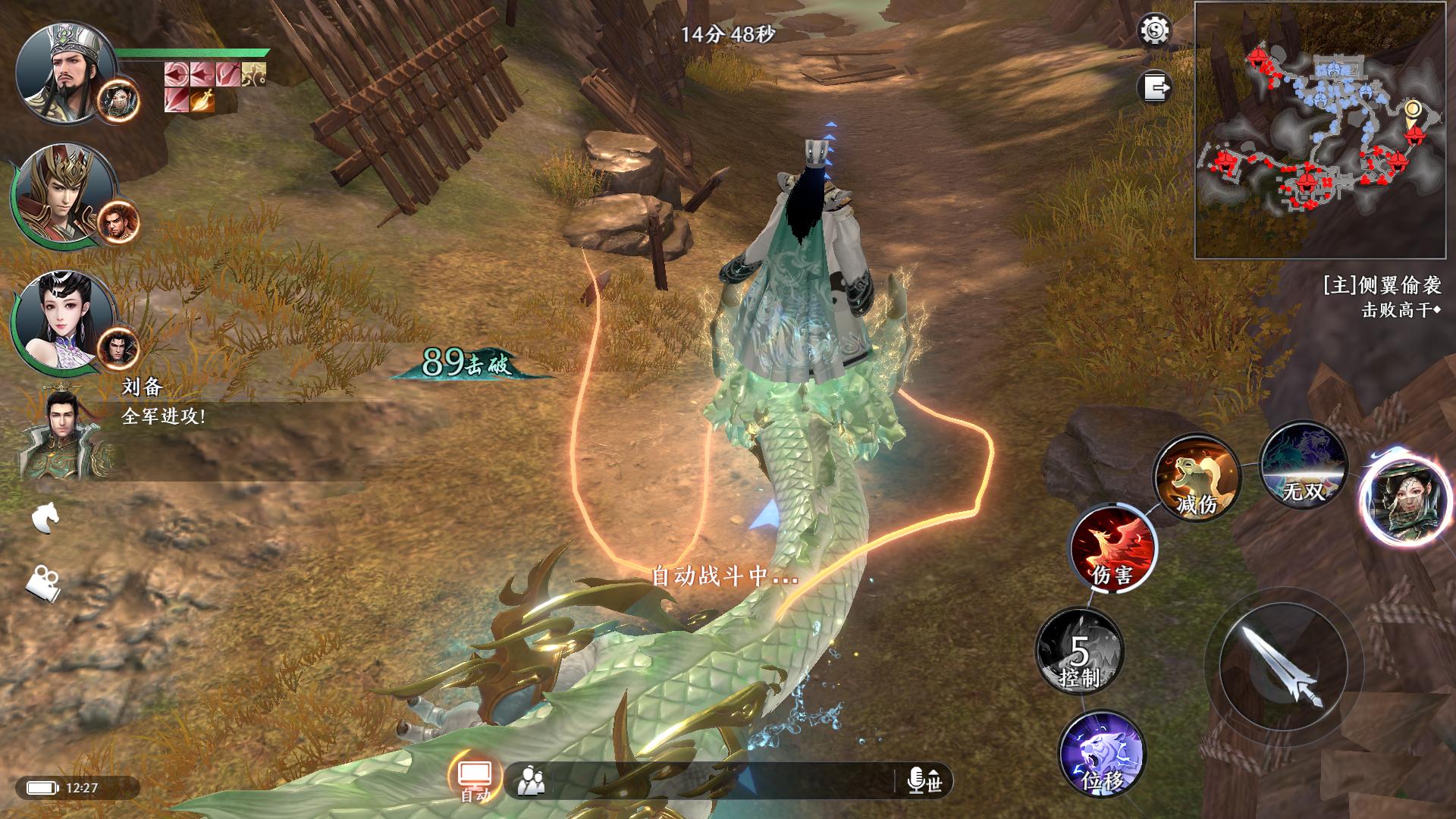The image size is (1456, 819).
Task: Toggle the camera view icon
Action: pos(43,583)
